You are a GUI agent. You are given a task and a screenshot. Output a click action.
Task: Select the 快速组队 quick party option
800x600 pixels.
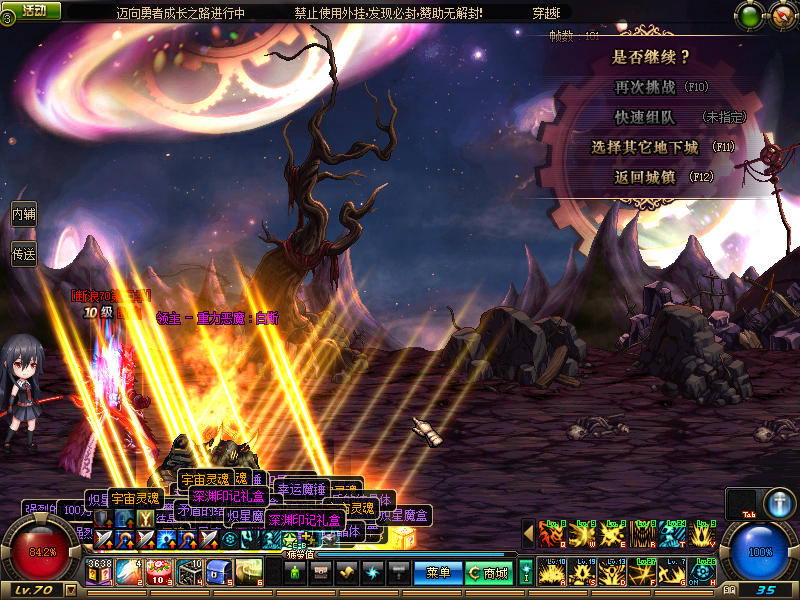645,117
